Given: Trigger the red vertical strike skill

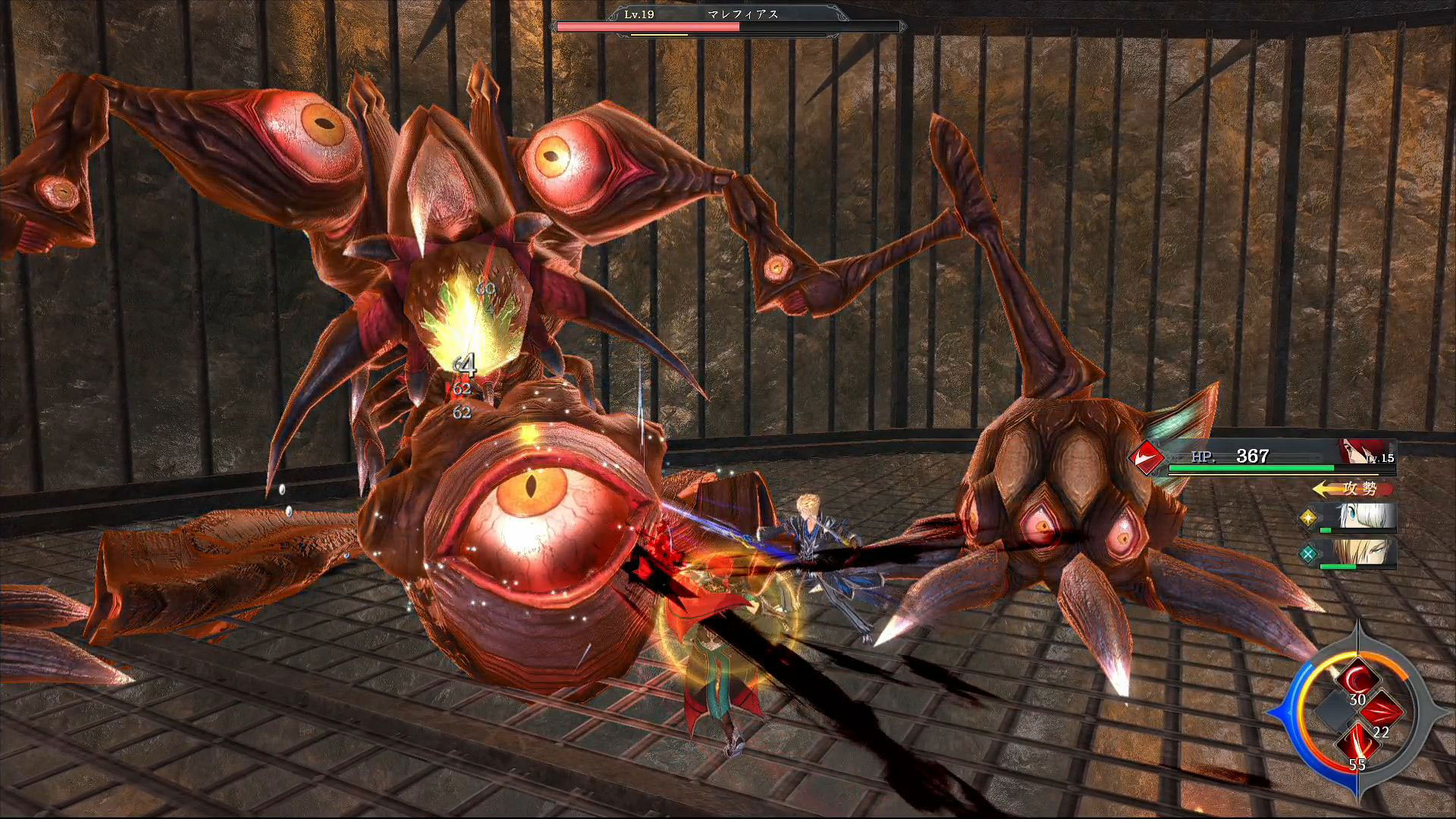Looking at the screenshot, I should [1357, 745].
